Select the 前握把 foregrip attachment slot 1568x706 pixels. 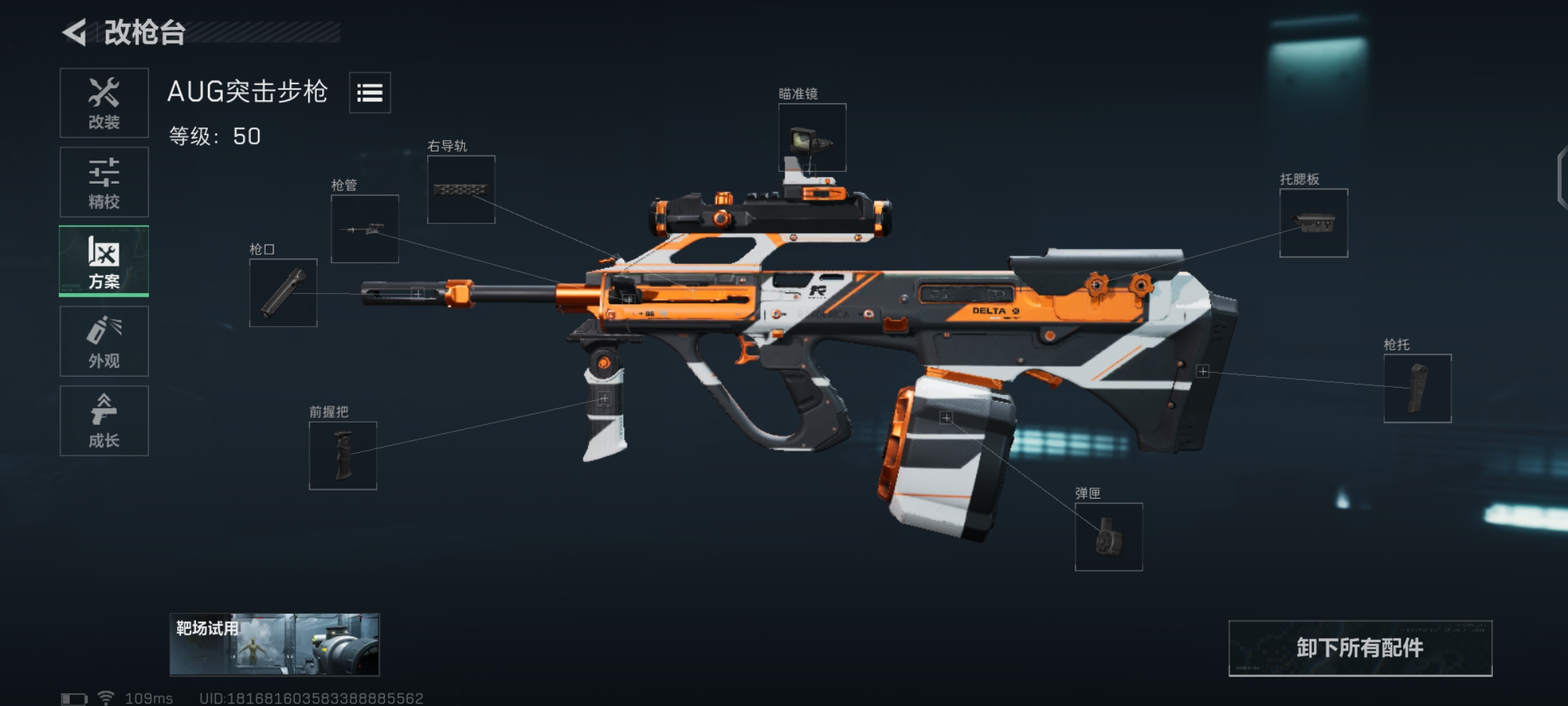[343, 456]
